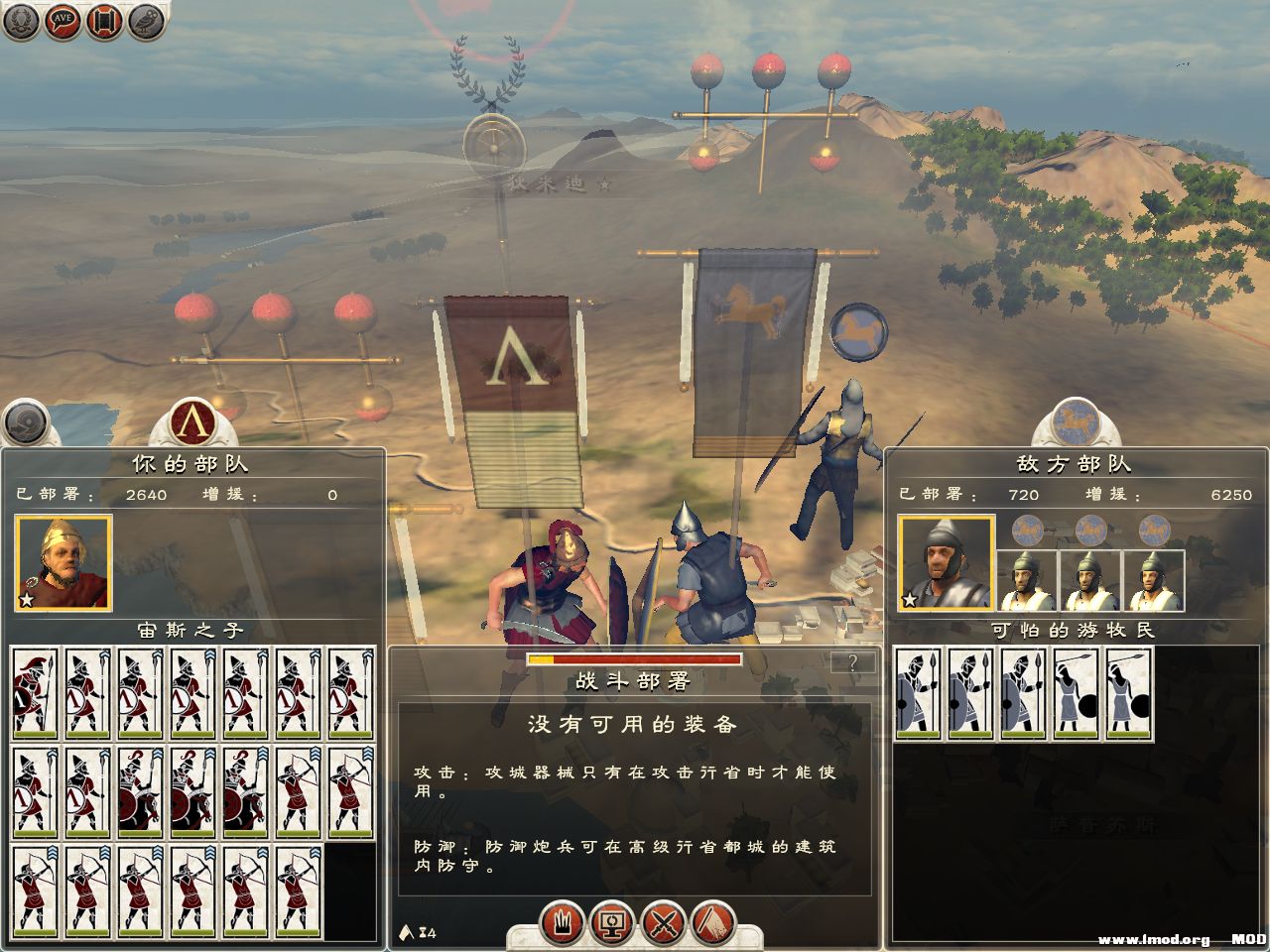The height and width of the screenshot is (952, 1270).
Task: Select your general's portrait with gold helmet
Action: pyautogui.click(x=63, y=562)
